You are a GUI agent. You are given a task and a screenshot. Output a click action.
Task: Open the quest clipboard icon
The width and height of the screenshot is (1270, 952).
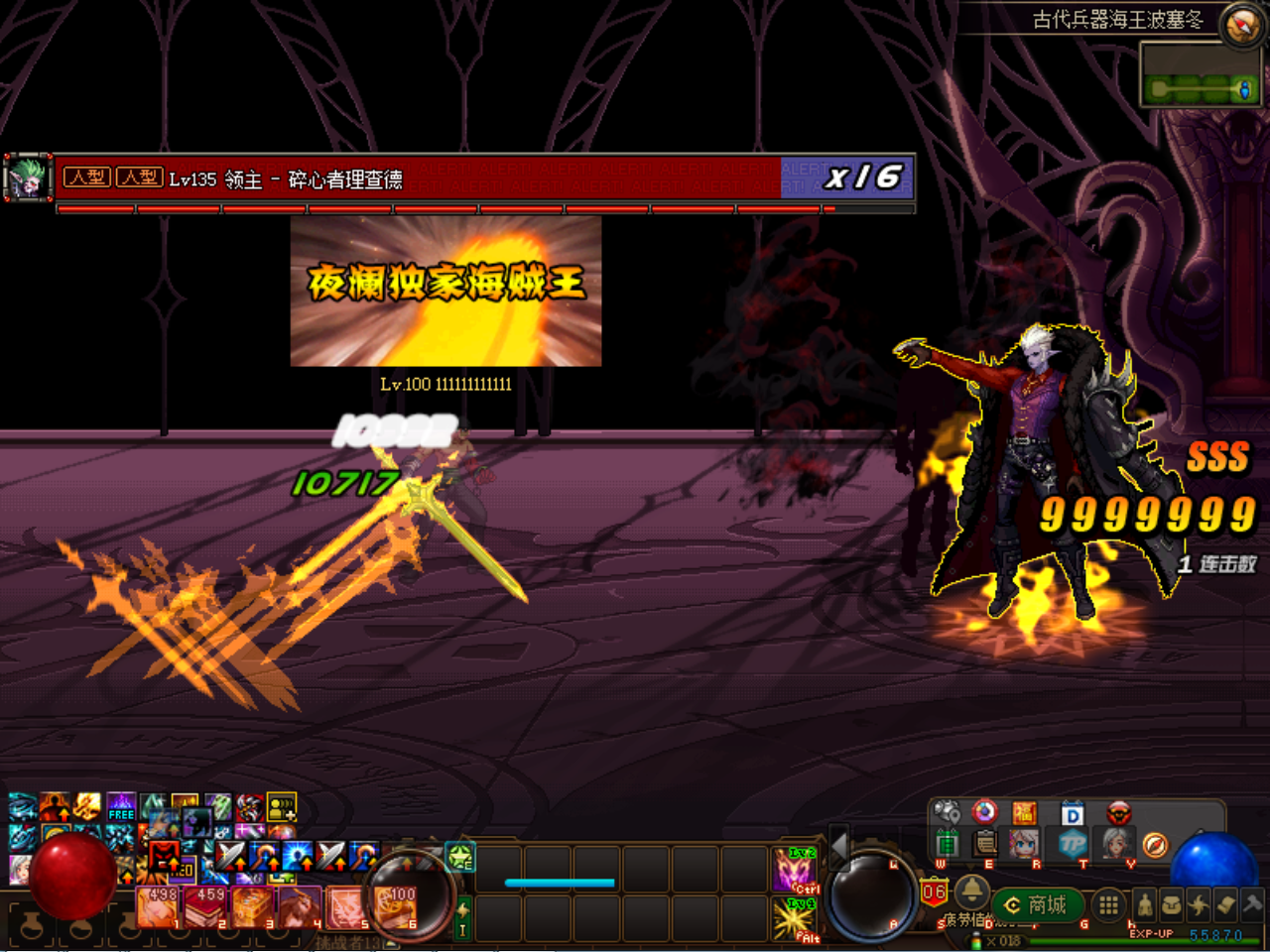[983, 843]
